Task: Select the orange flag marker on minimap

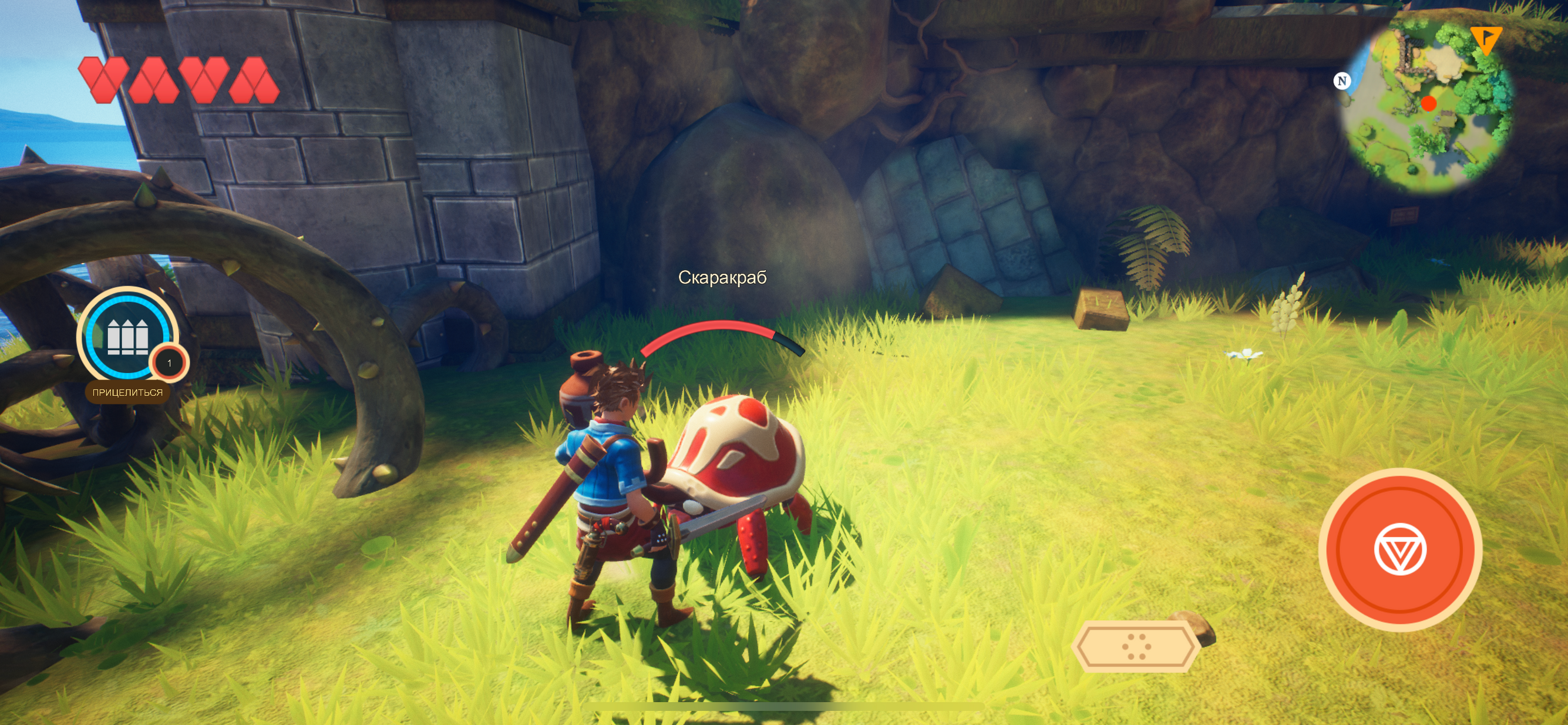Action: [x=1485, y=39]
